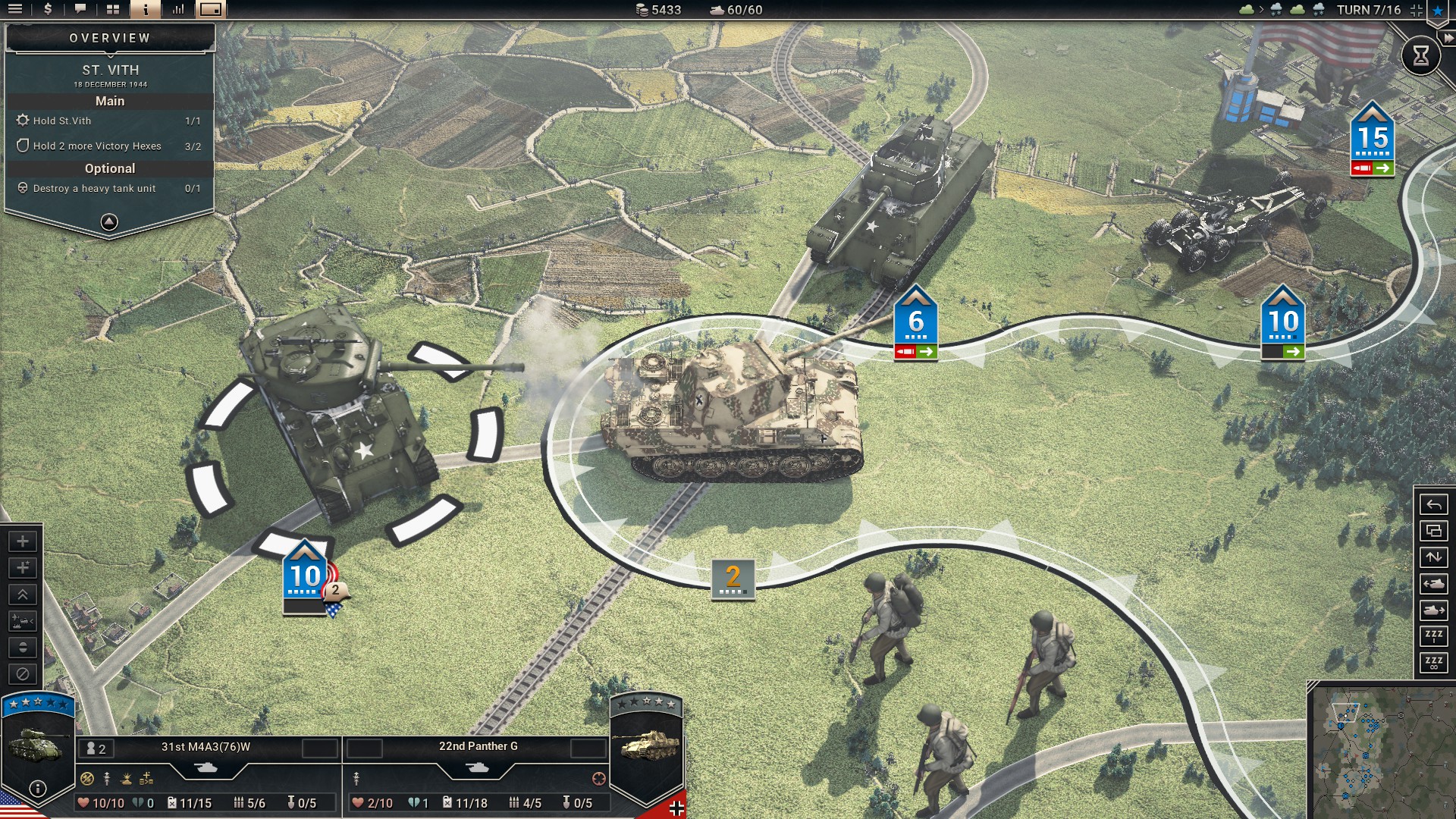This screenshot has height=819, width=1456.
Task: Open the hamburger main menu
Action: (14, 10)
